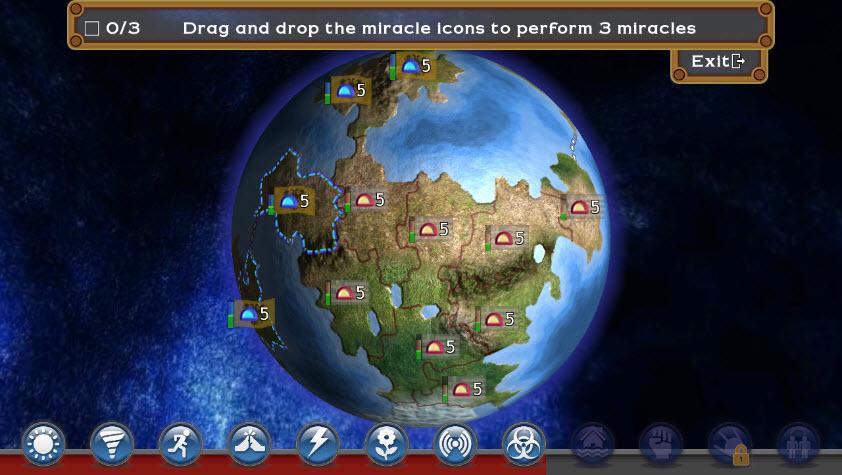Activate the running man miracle icon
This screenshot has height=475, width=842.
click(180, 443)
